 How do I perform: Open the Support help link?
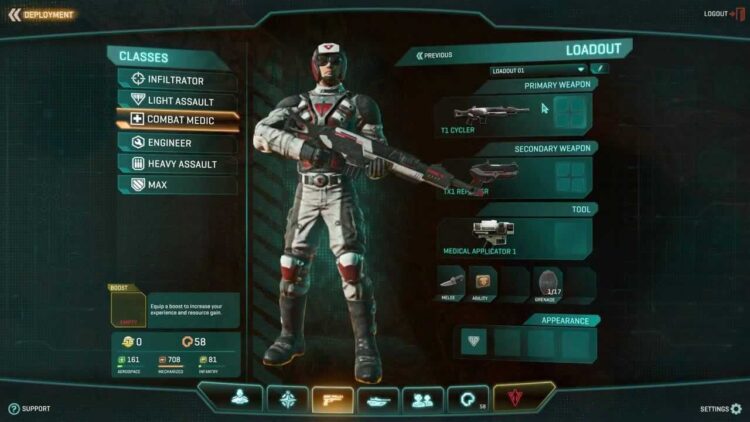[x=30, y=408]
